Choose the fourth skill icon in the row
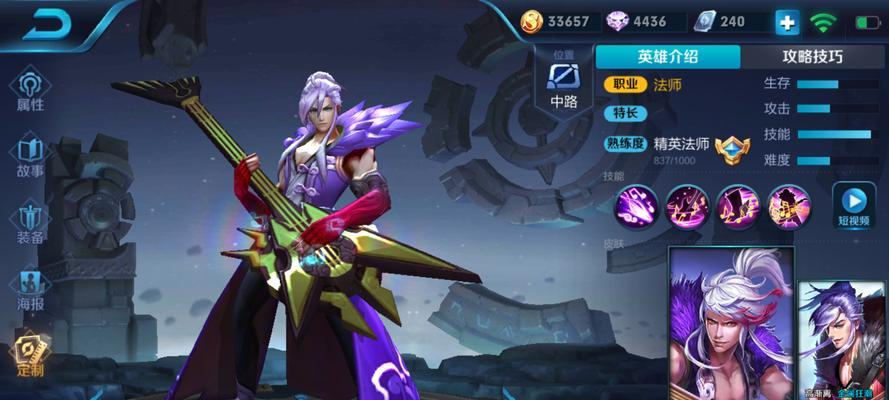The image size is (889, 400). [789, 206]
